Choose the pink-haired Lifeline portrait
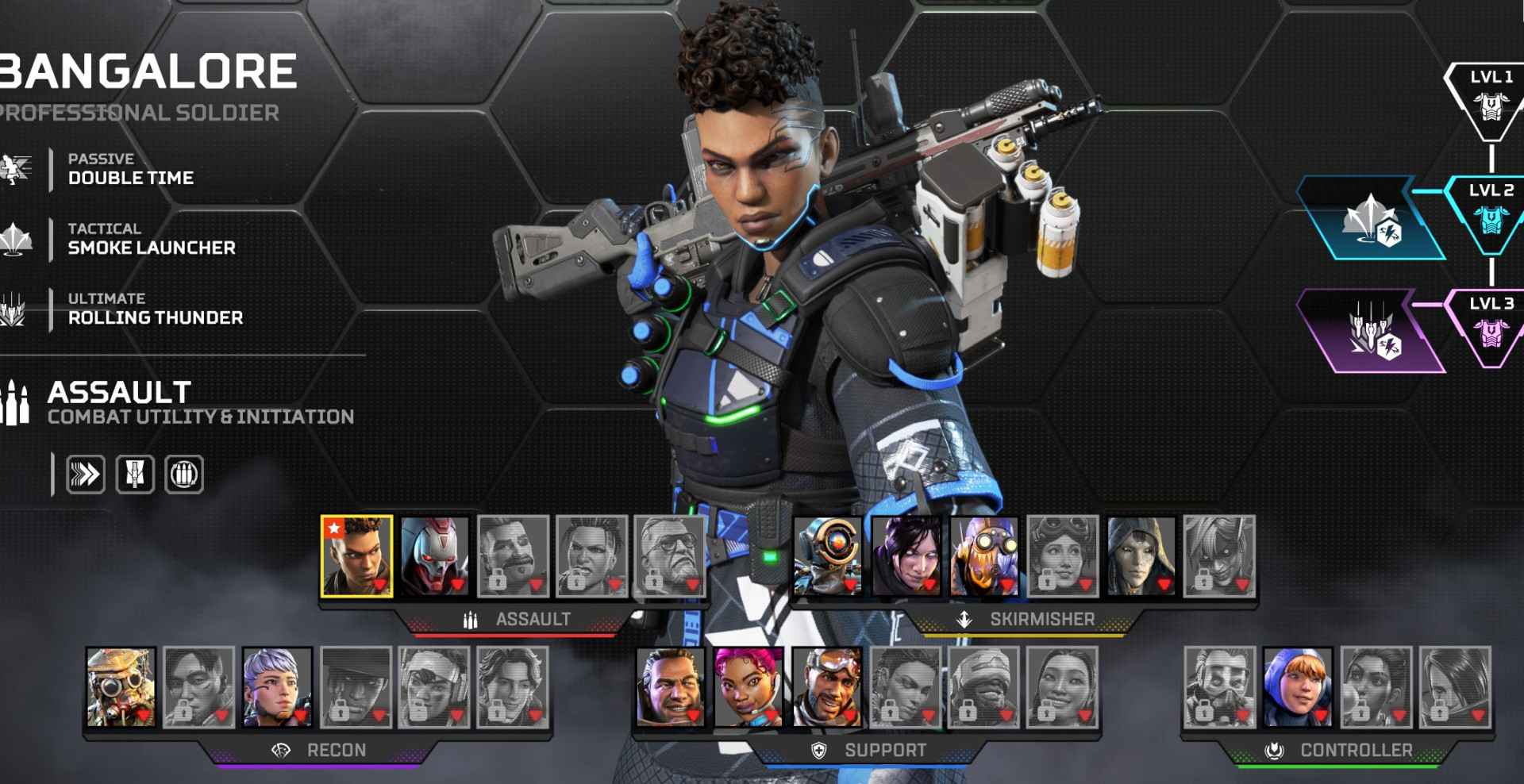Screen dimensions: 1524x784 (x=748, y=687)
